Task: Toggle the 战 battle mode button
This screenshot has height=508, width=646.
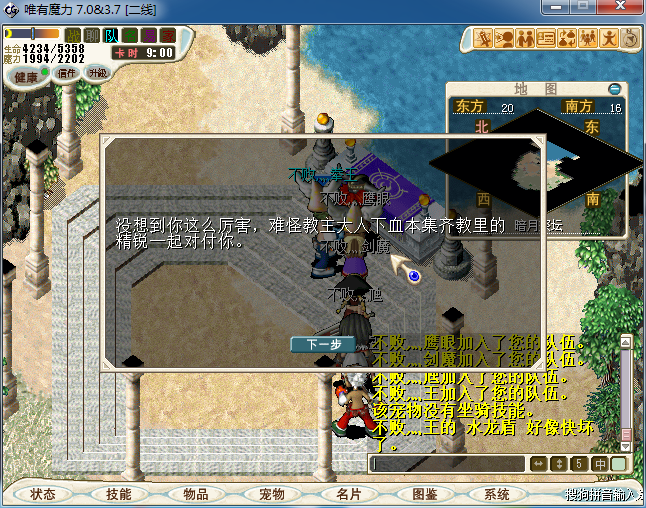Action: click(x=73, y=36)
